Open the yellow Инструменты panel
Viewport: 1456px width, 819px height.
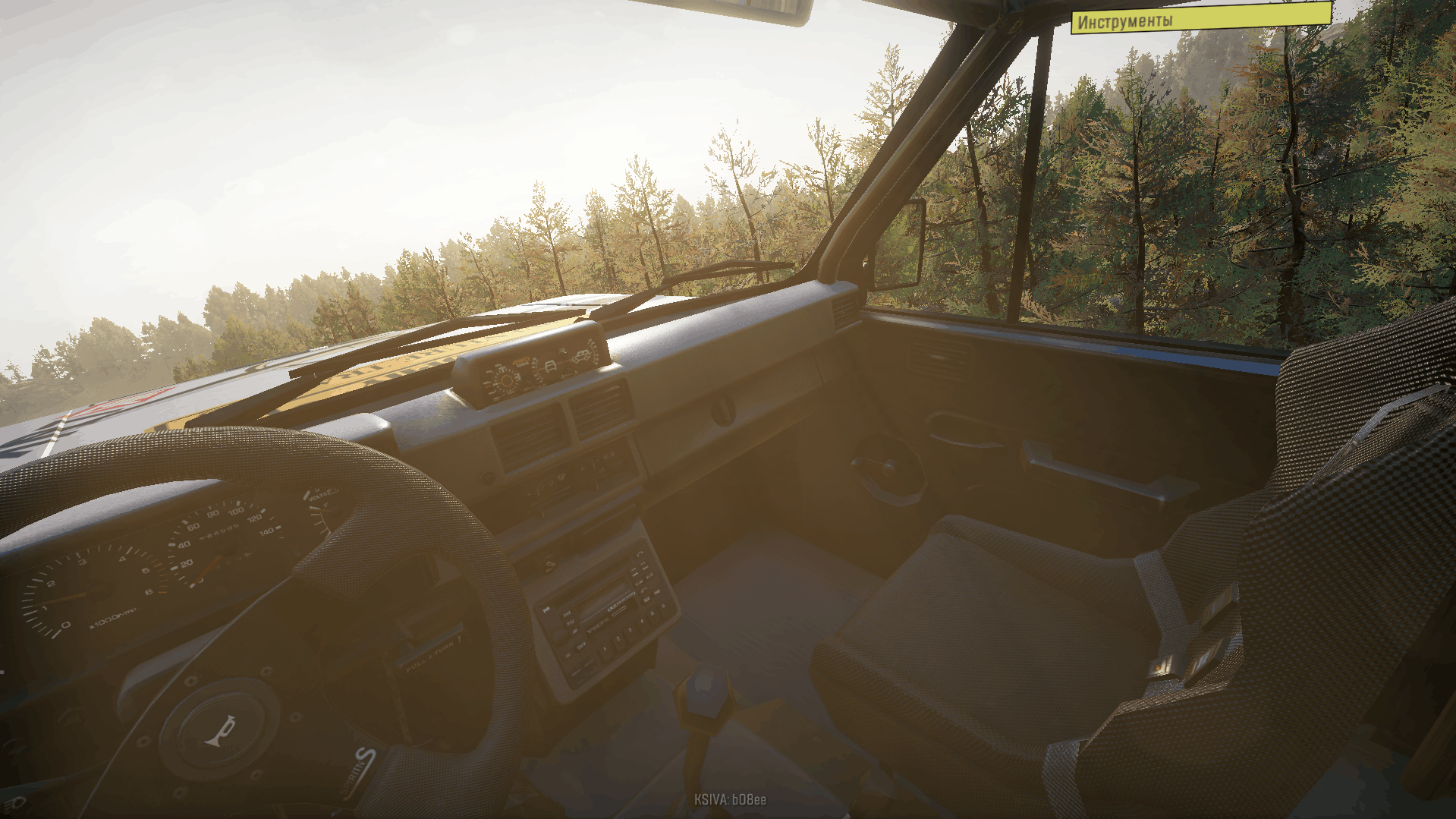(1200, 19)
